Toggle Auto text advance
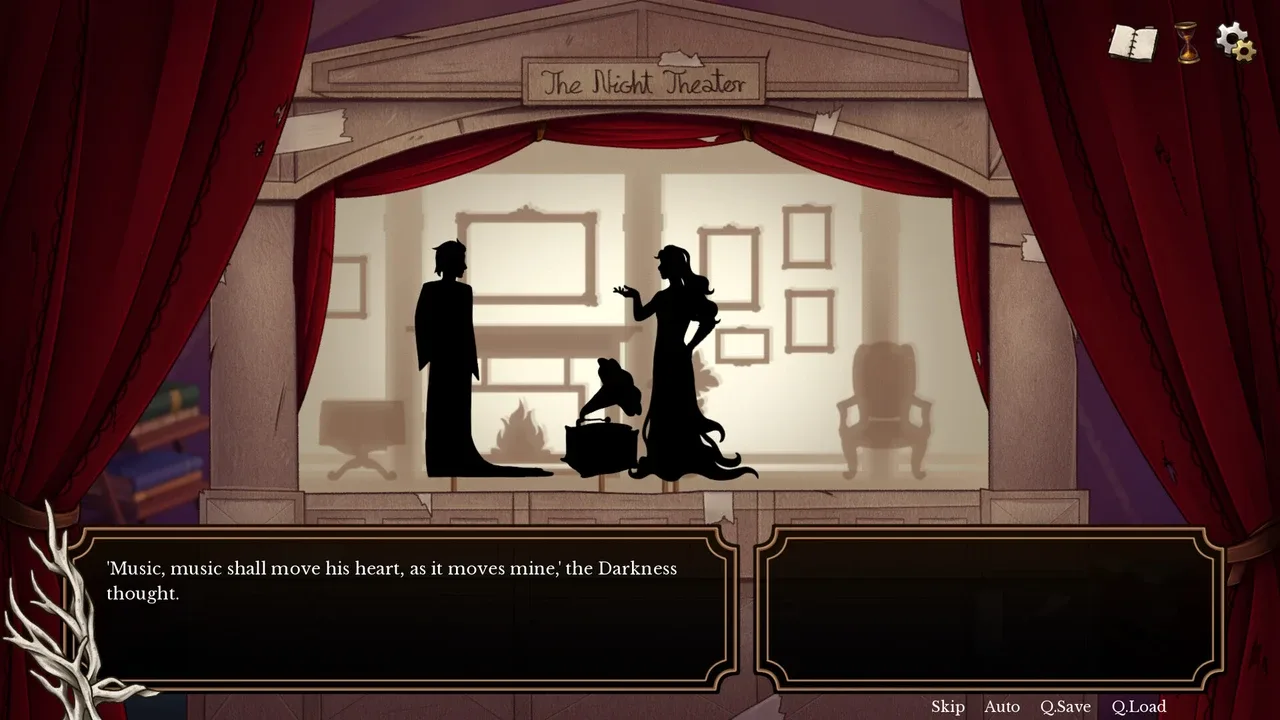1280x720 pixels. [1002, 707]
